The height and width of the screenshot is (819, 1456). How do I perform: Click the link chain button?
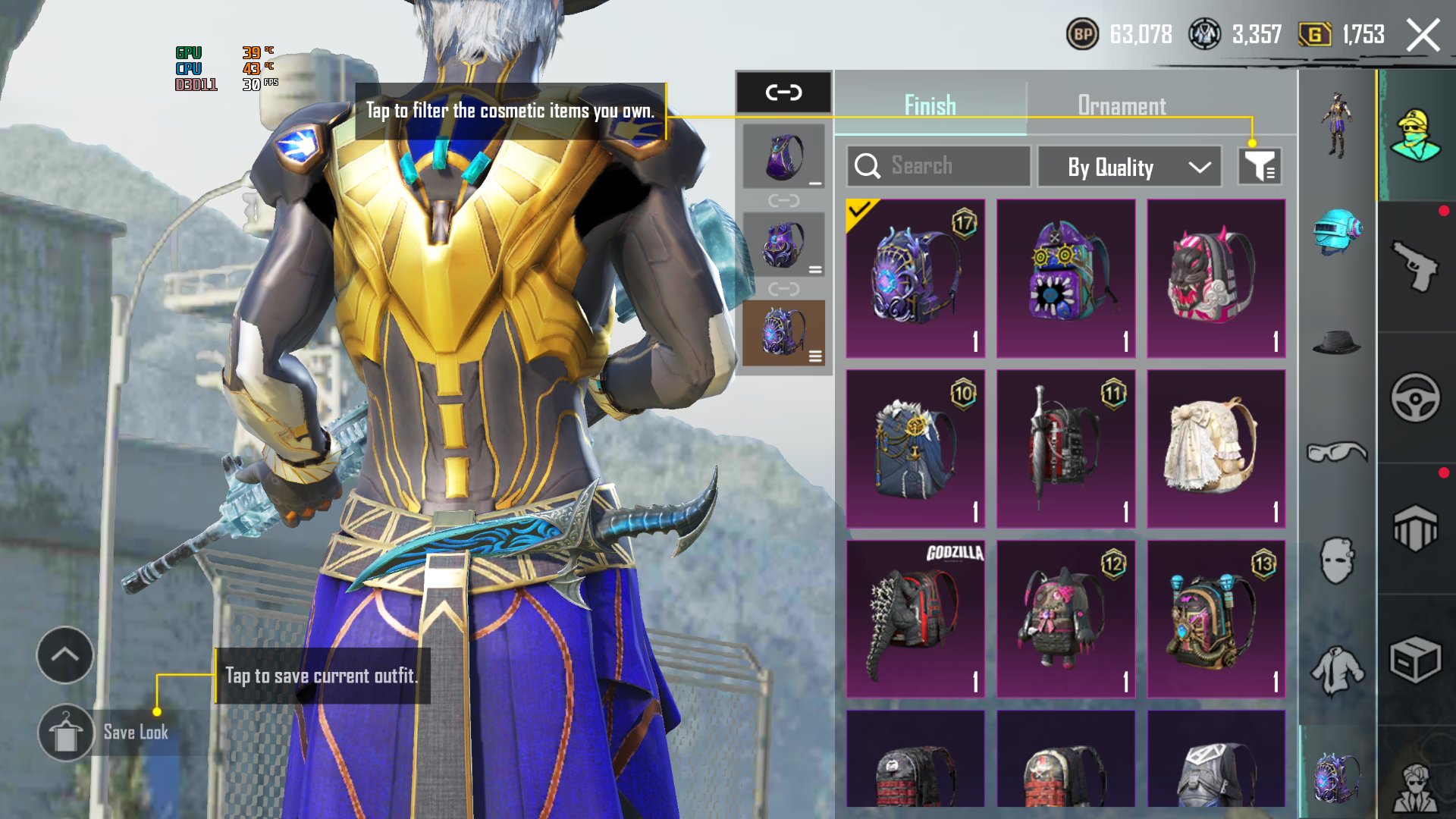(783, 93)
